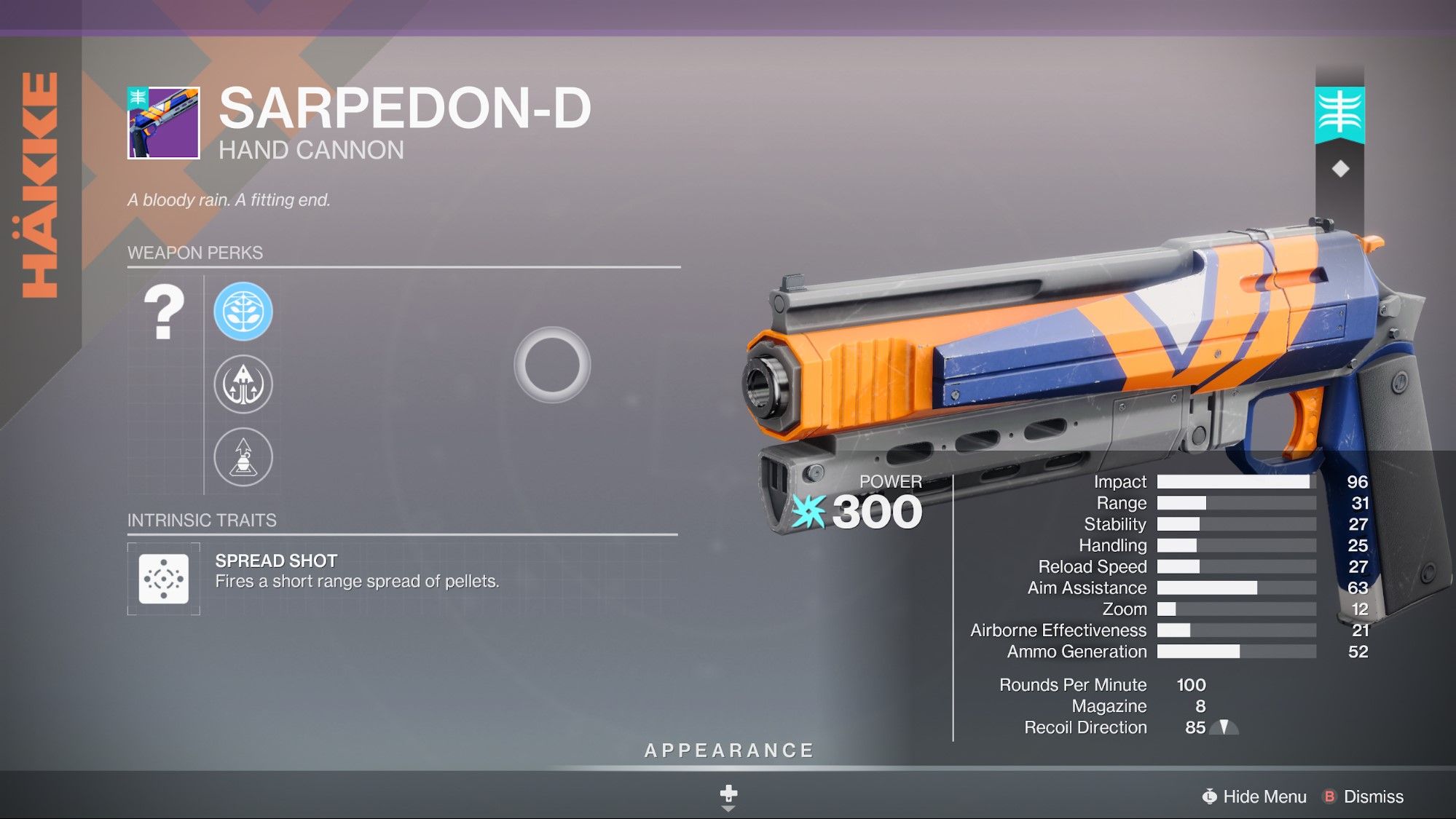Choose the middle weapon perk icon

tap(243, 384)
